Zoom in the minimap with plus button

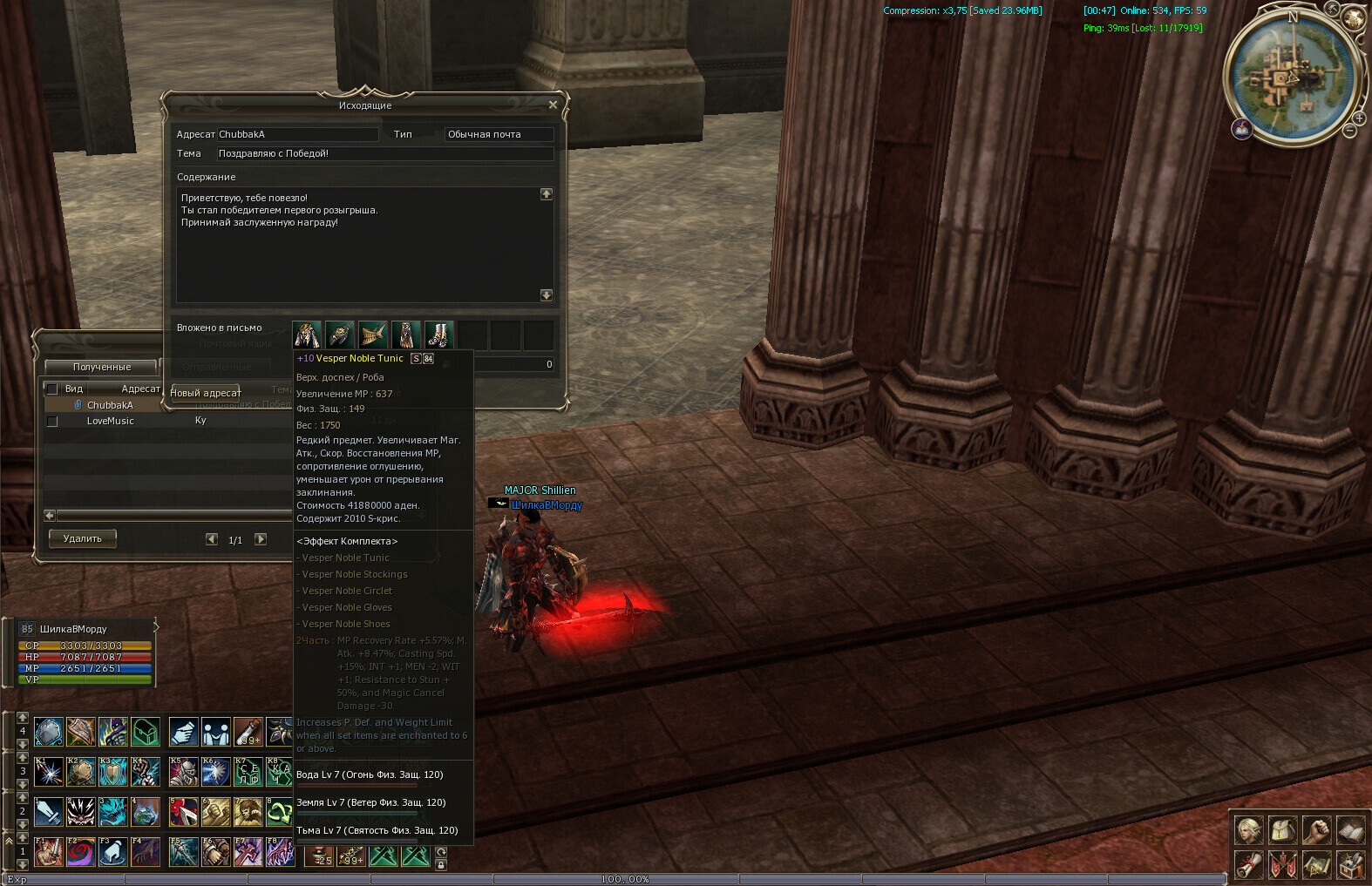pyautogui.click(x=1358, y=118)
